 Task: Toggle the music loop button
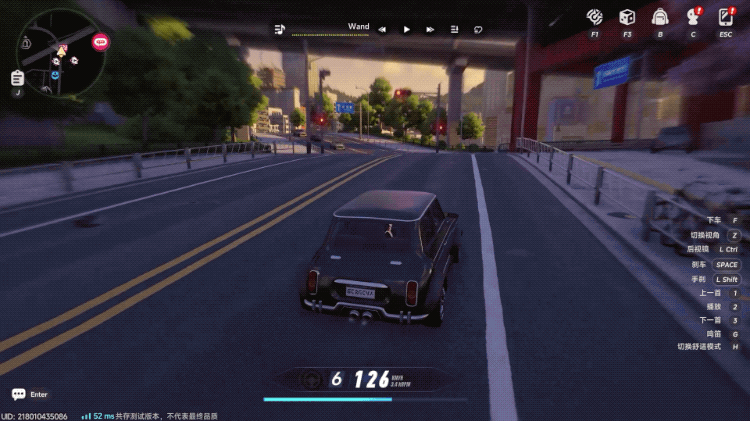478,30
